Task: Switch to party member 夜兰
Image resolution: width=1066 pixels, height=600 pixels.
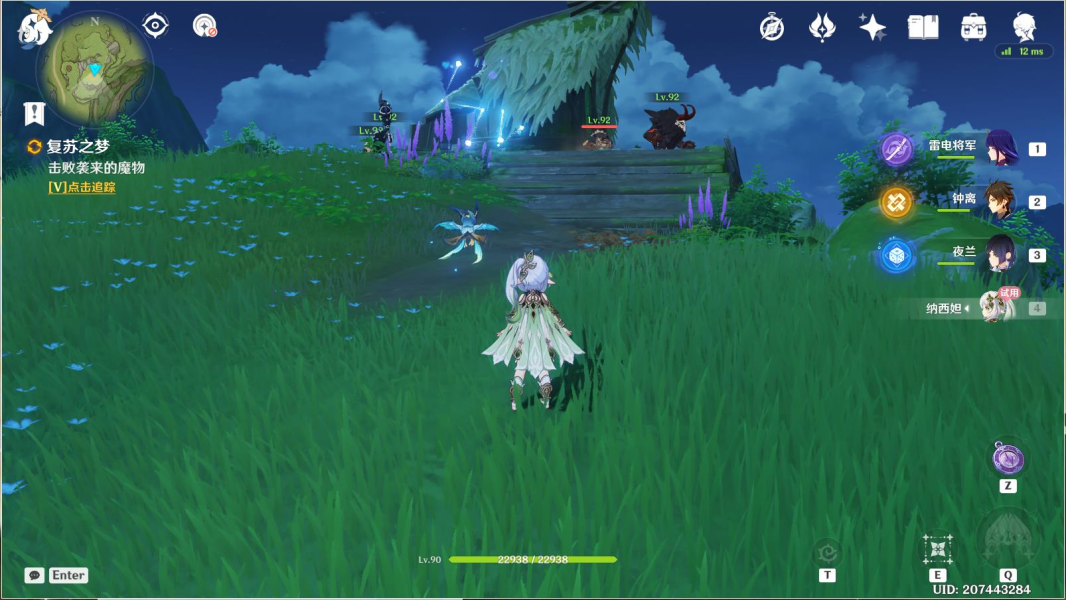Action: (x=1000, y=255)
